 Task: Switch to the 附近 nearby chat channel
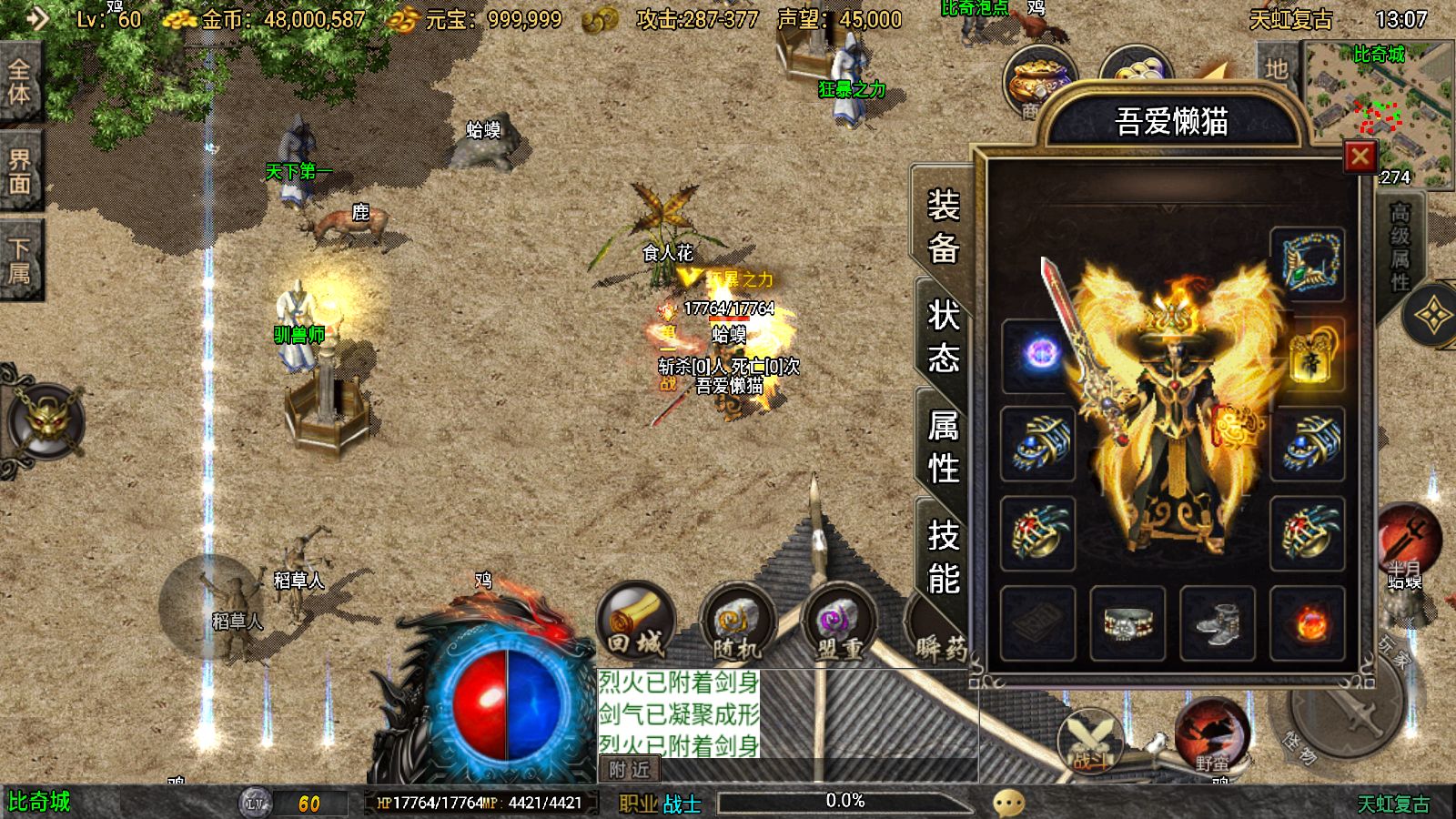pos(630,770)
